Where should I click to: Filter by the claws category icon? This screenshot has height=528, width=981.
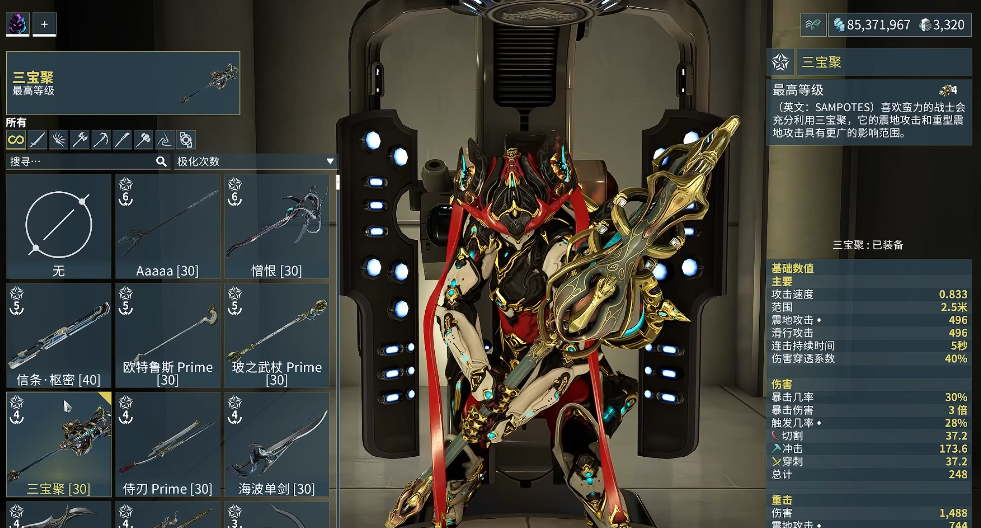tap(58, 140)
